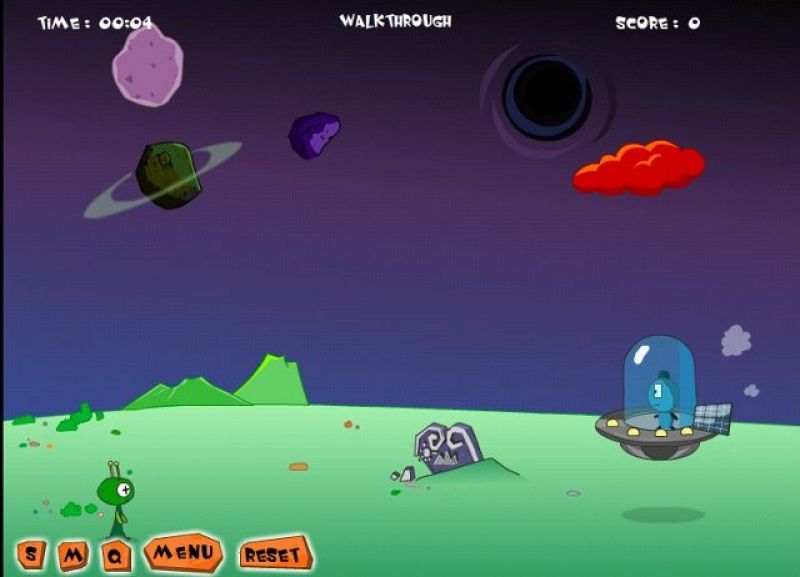This screenshot has width=800, height=577.
Task: Reset the level
Action: tap(274, 554)
